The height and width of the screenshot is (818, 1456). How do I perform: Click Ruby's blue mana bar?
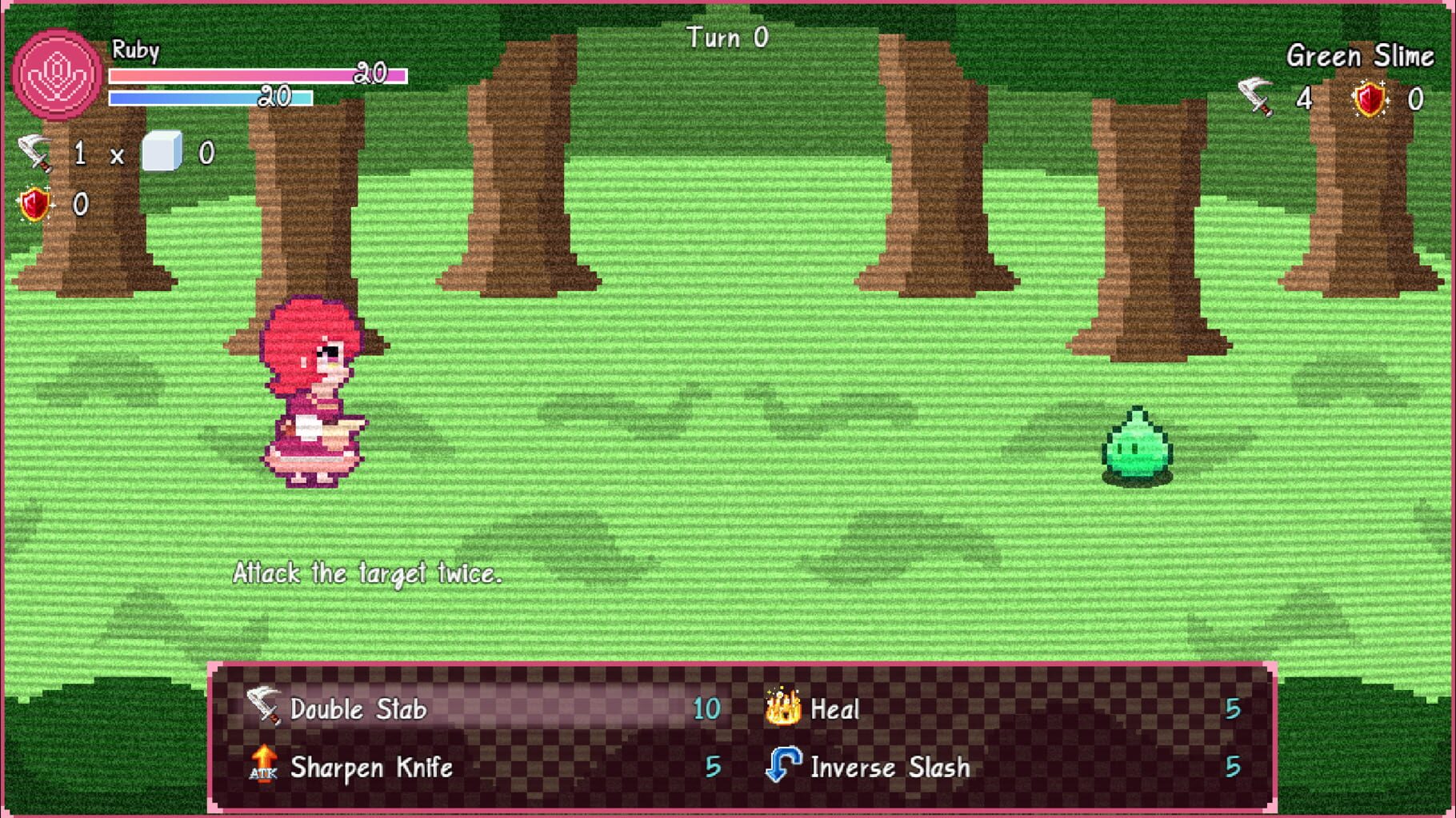210,98
